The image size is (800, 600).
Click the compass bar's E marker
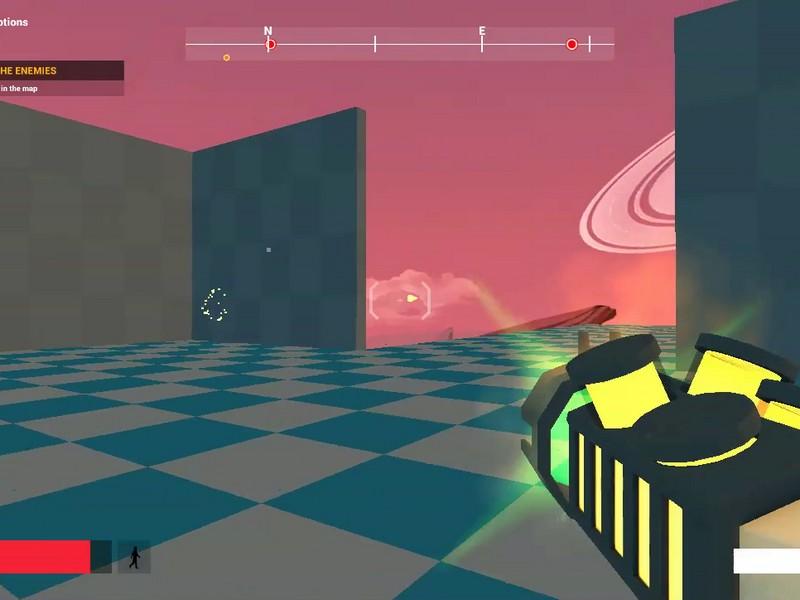(482, 31)
